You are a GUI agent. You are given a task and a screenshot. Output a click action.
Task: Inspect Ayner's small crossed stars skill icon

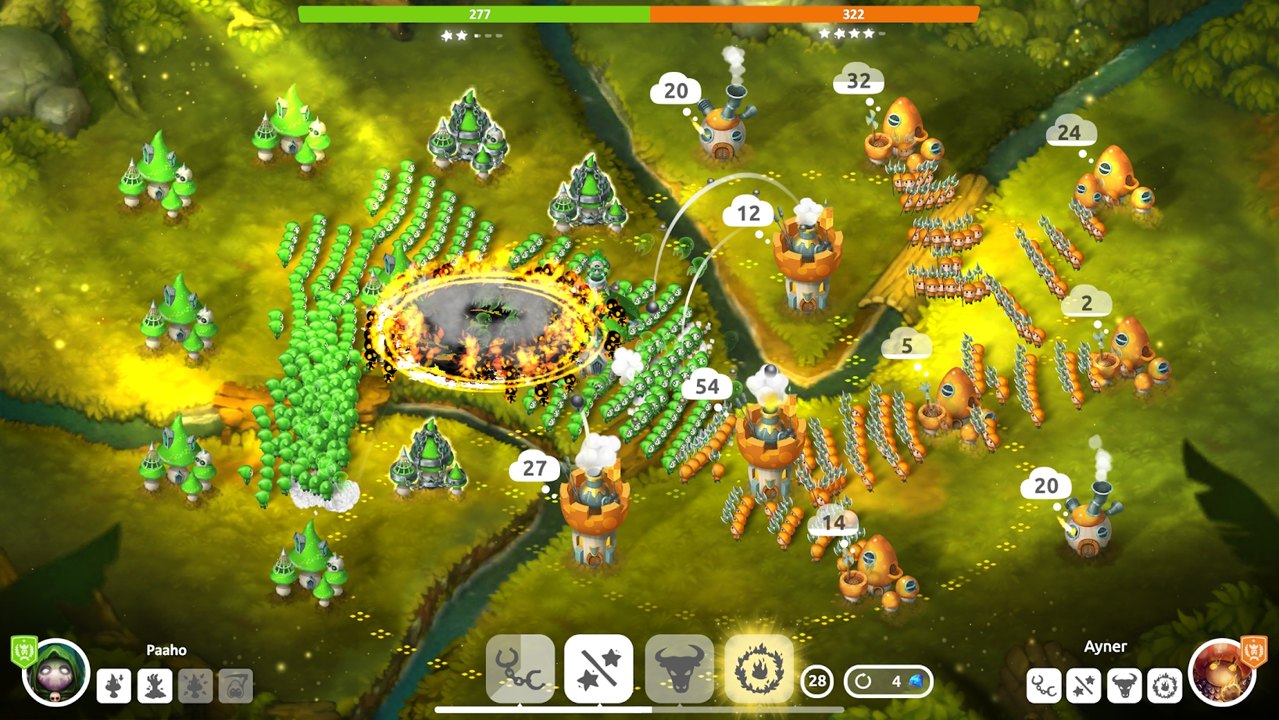(1085, 685)
